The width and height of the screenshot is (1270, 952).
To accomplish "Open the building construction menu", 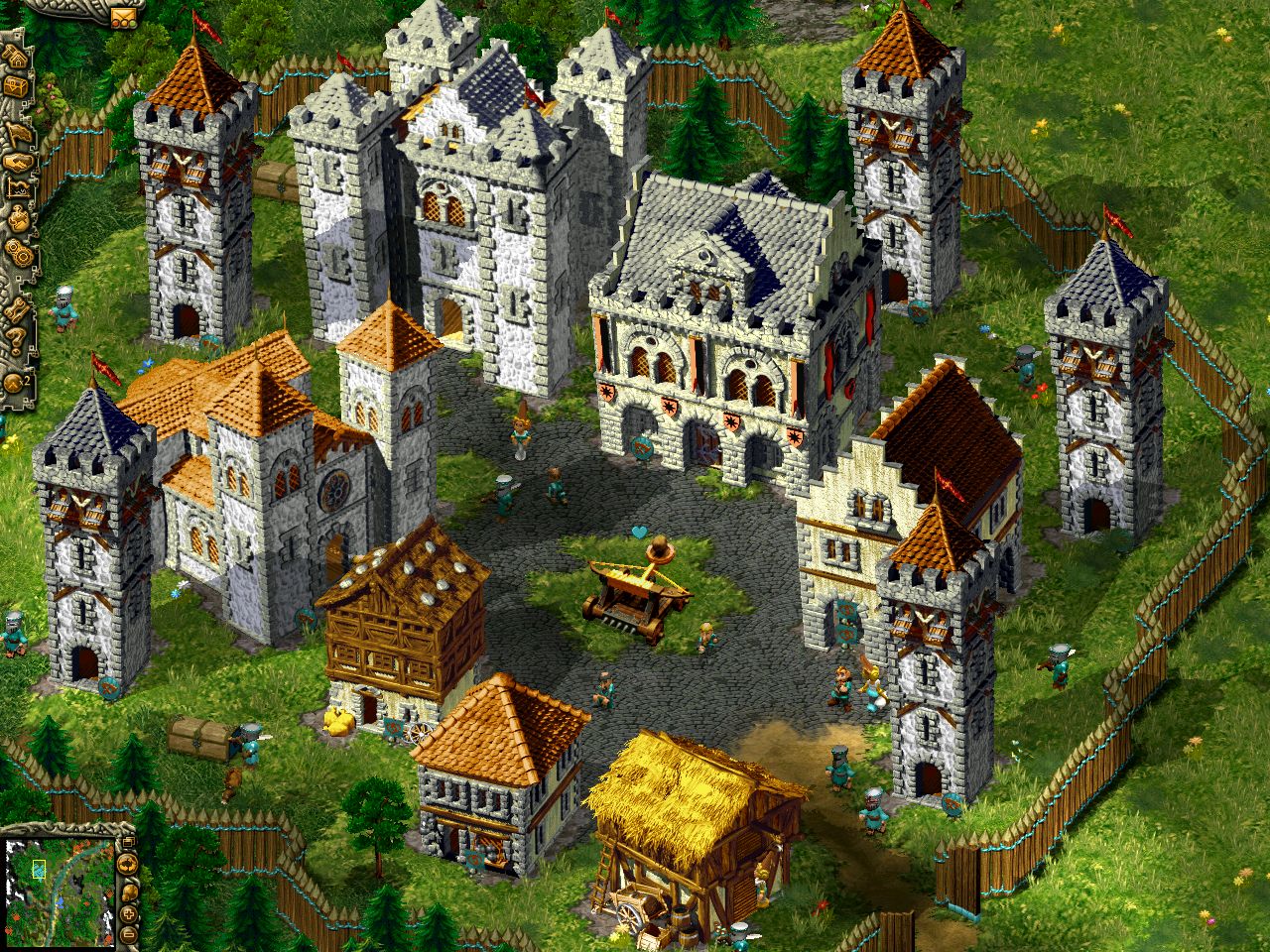I will click(x=16, y=58).
